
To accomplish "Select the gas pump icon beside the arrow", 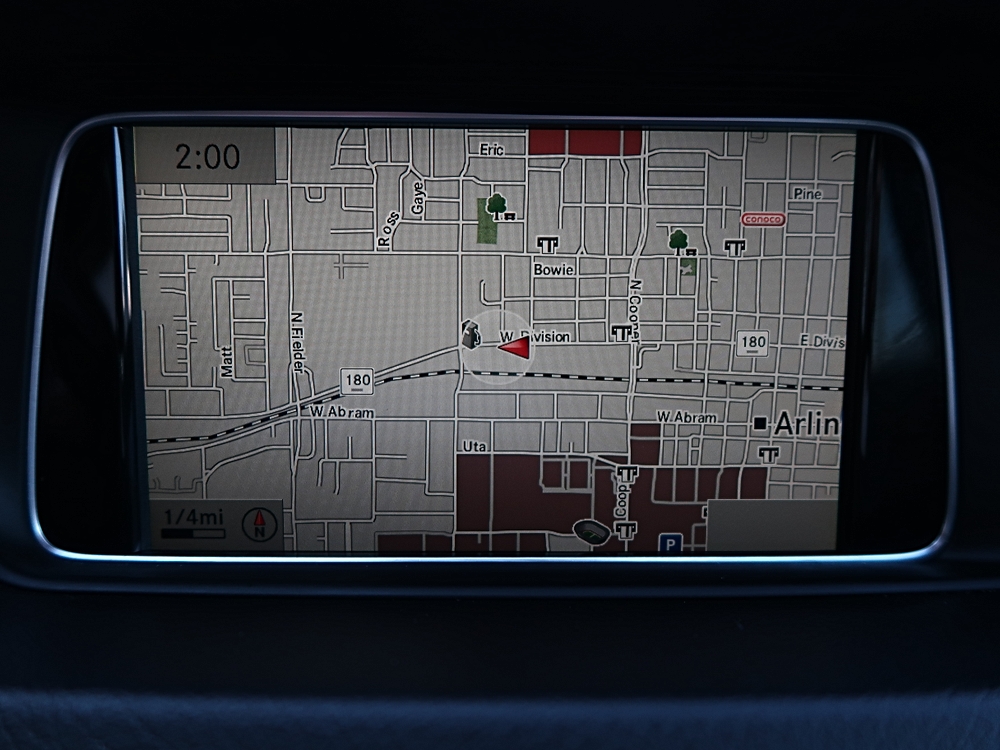I will pyautogui.click(x=468, y=334).
